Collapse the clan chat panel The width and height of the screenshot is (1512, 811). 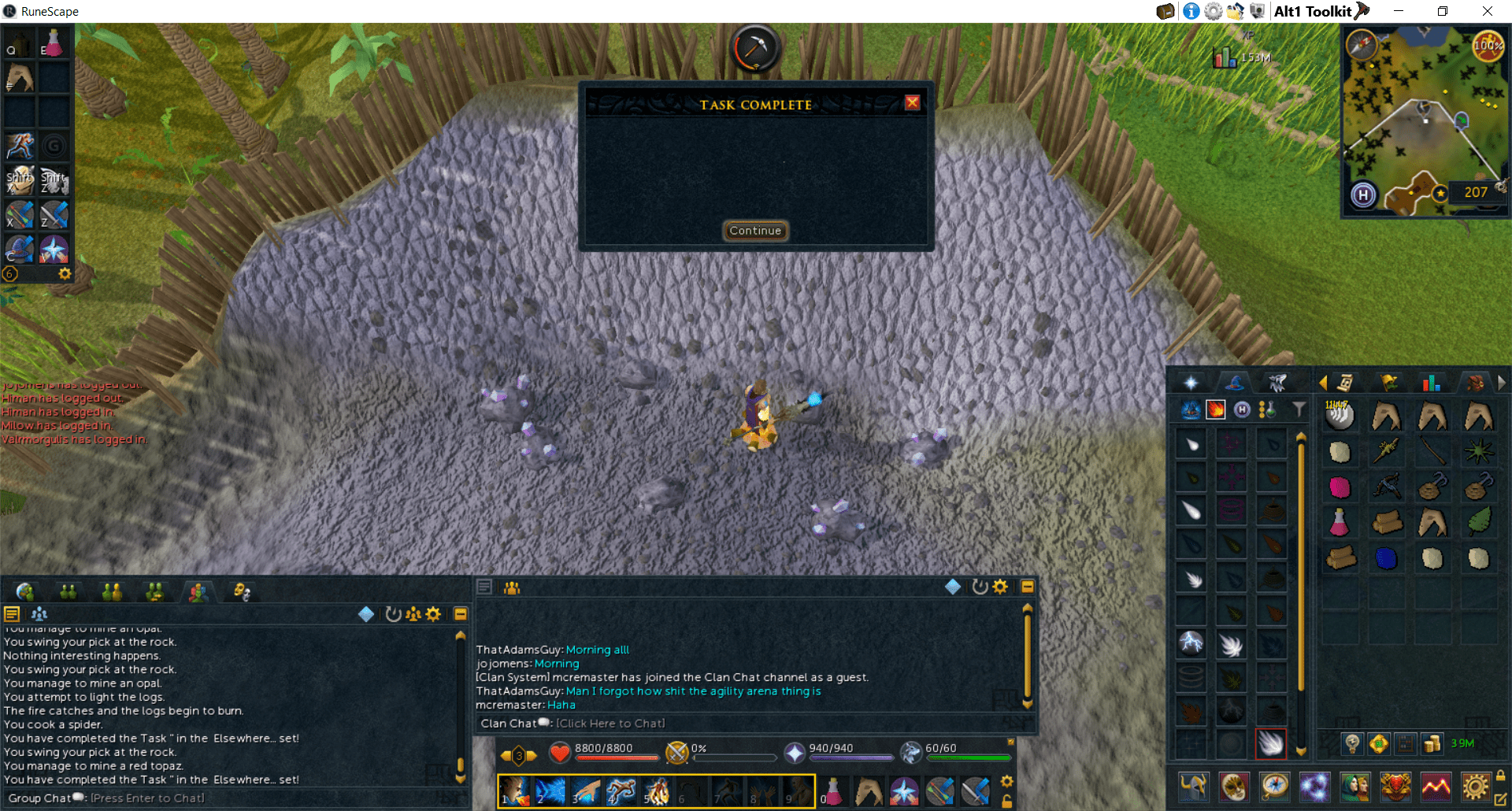point(1027,586)
